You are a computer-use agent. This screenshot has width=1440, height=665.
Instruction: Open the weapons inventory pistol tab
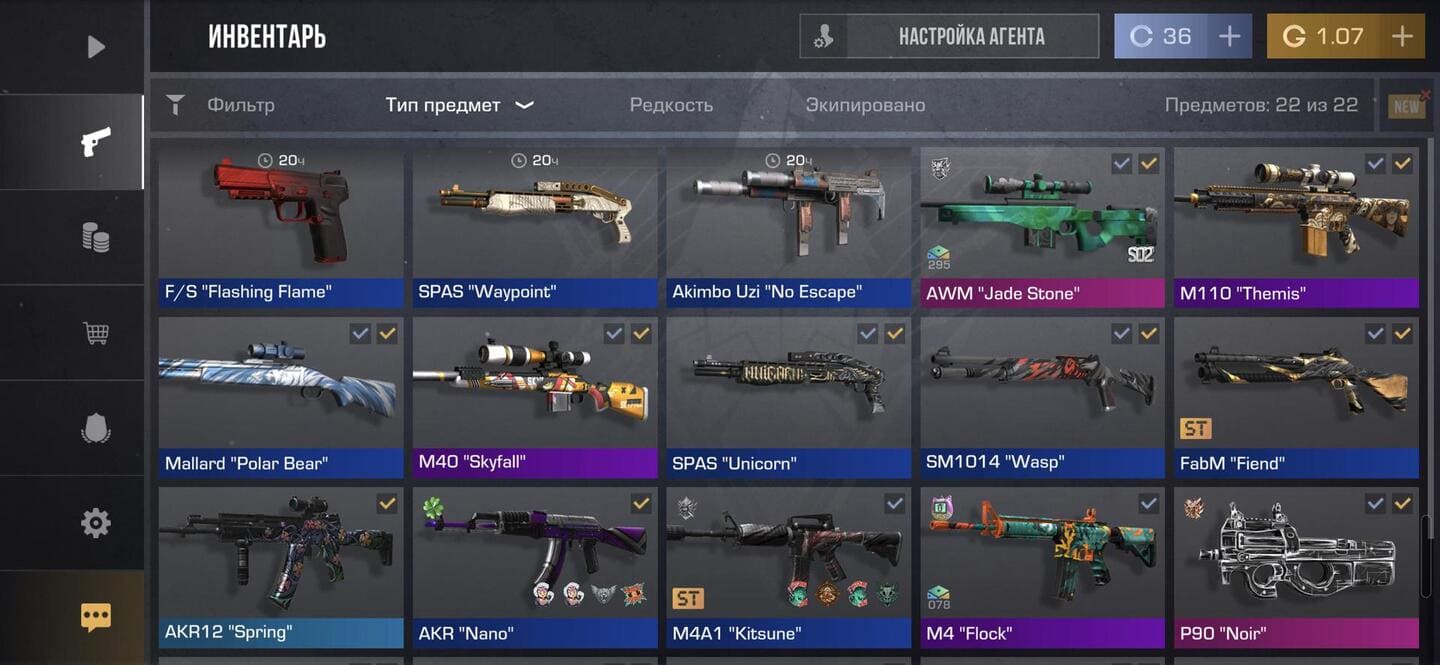(x=95, y=142)
